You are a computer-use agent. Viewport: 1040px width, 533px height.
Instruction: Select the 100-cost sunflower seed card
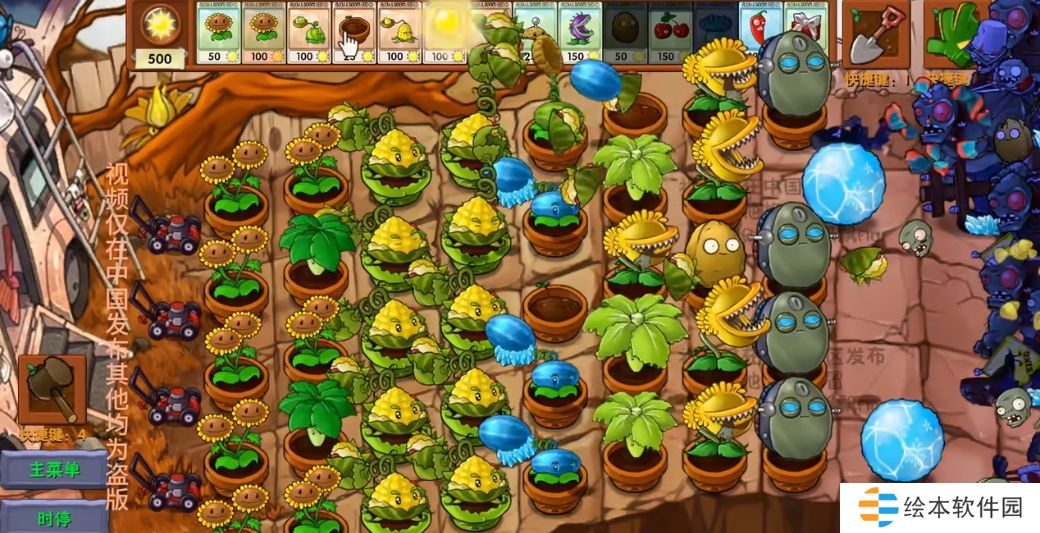[x=264, y=34]
